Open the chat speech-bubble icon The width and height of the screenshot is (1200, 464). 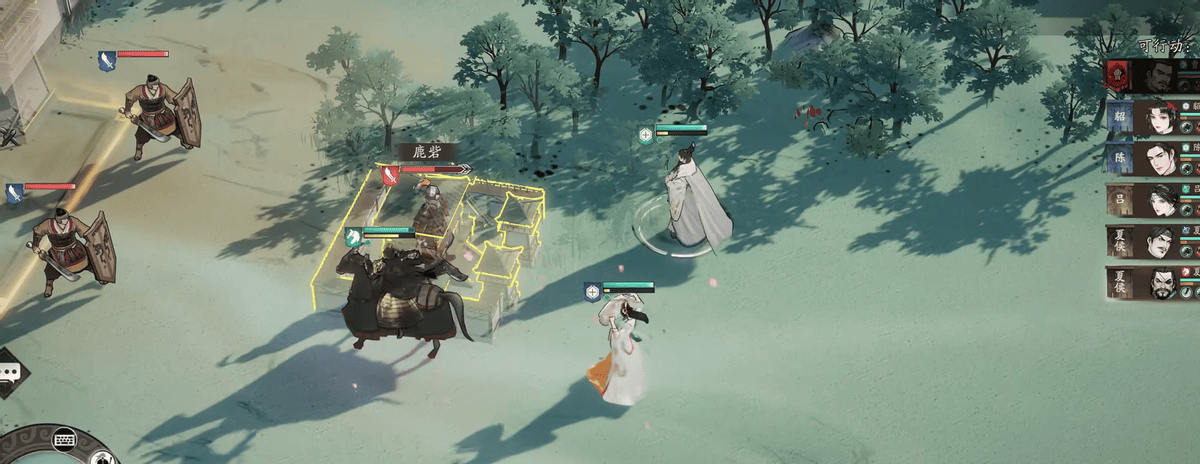coord(11,372)
